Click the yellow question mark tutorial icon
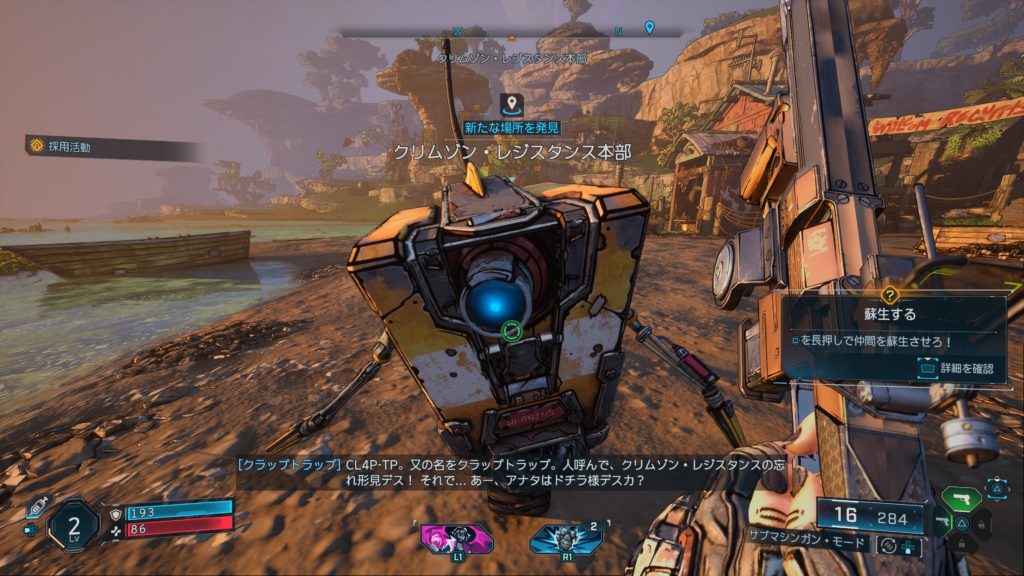The width and height of the screenshot is (1024, 576). 891,295
